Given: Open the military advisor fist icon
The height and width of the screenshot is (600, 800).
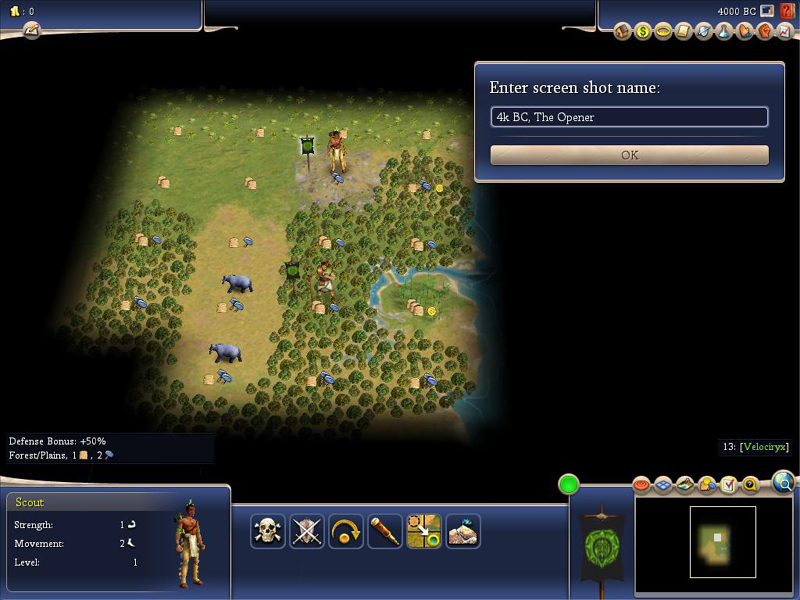Looking at the screenshot, I should coord(764,32).
